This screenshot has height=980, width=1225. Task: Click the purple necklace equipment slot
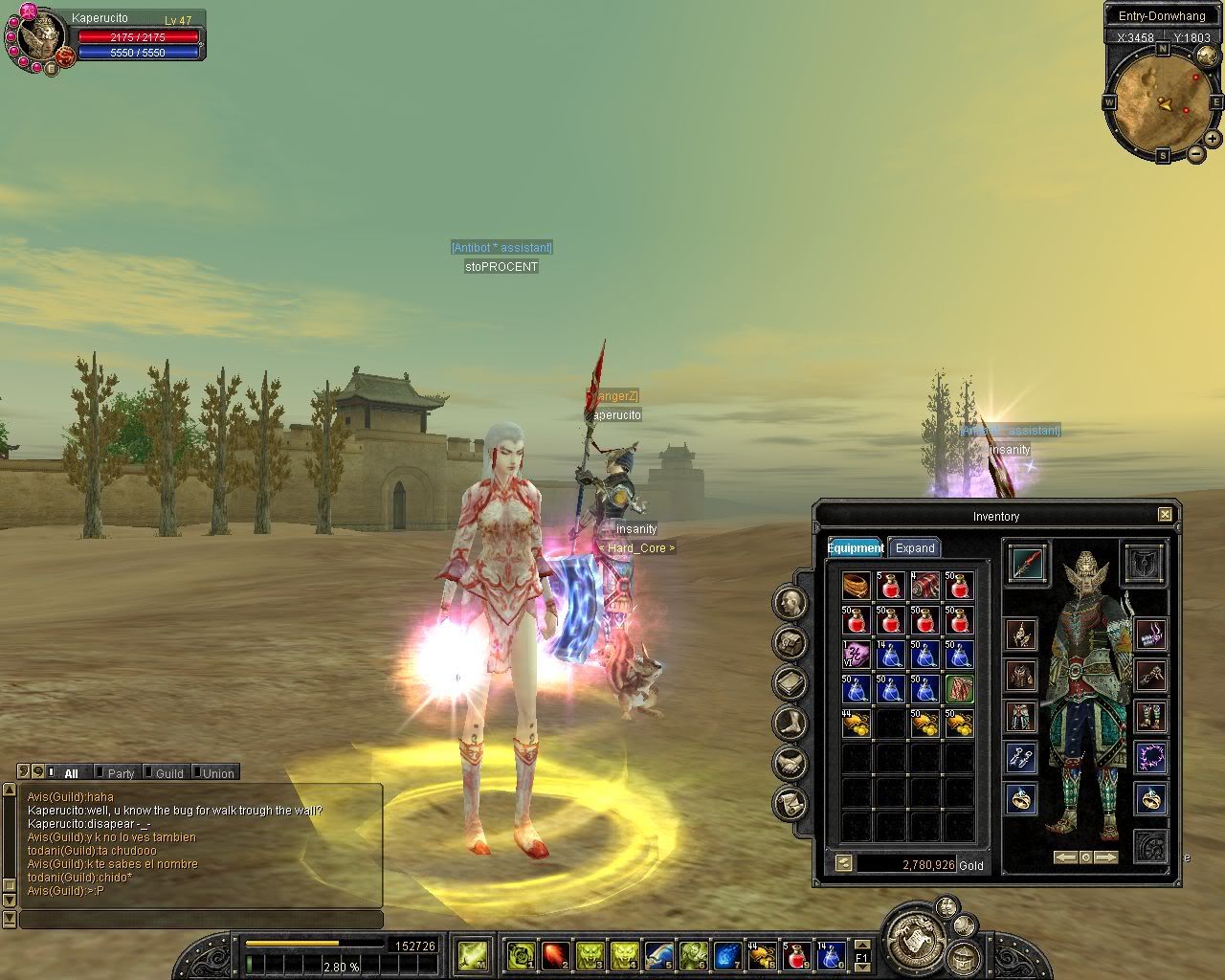coord(1150,758)
